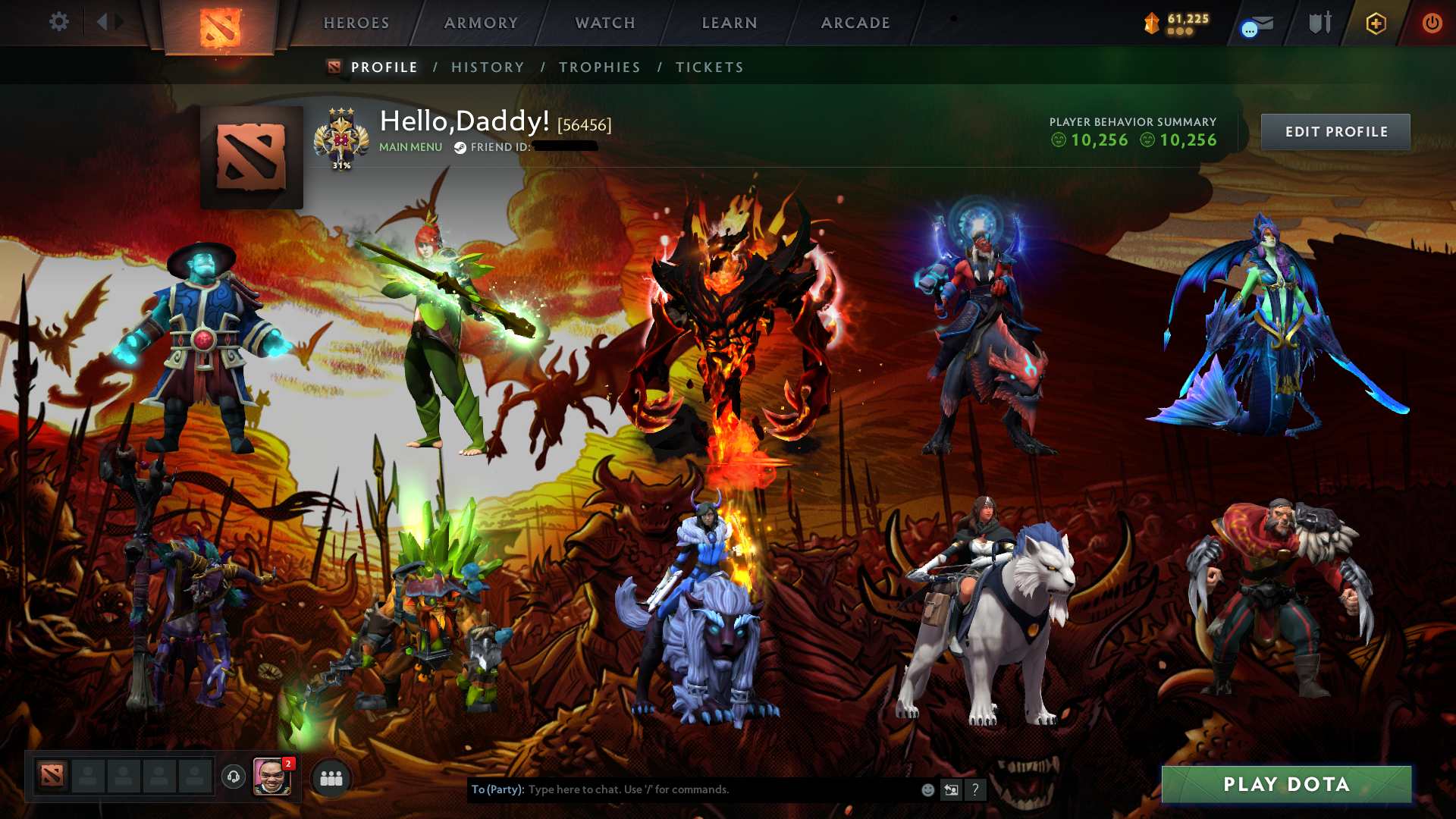Open chat help with the question mark icon
The width and height of the screenshot is (1456, 819).
tap(975, 789)
